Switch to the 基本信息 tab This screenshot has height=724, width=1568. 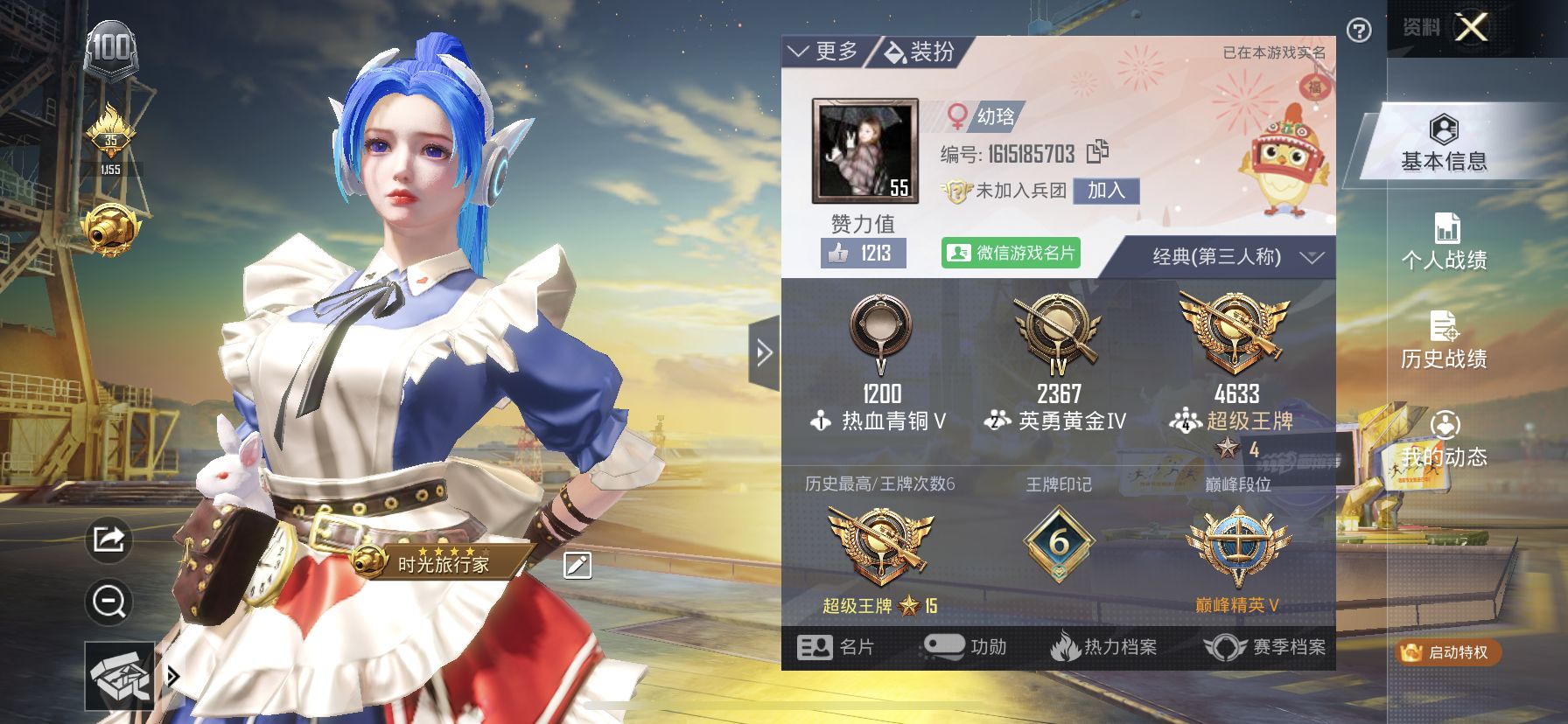click(1444, 143)
